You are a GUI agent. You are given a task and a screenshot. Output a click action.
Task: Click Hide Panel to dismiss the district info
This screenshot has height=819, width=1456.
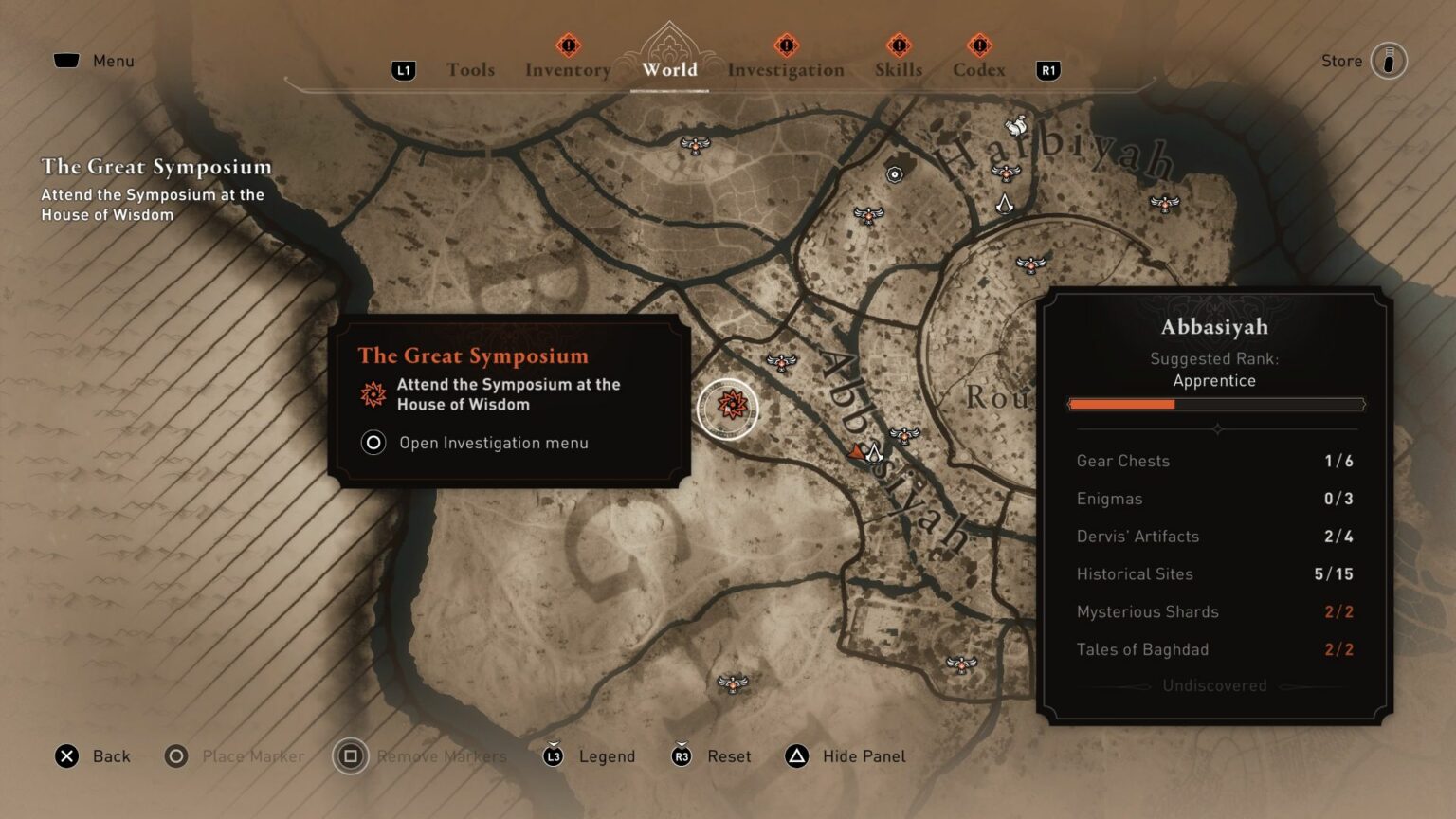click(x=845, y=756)
